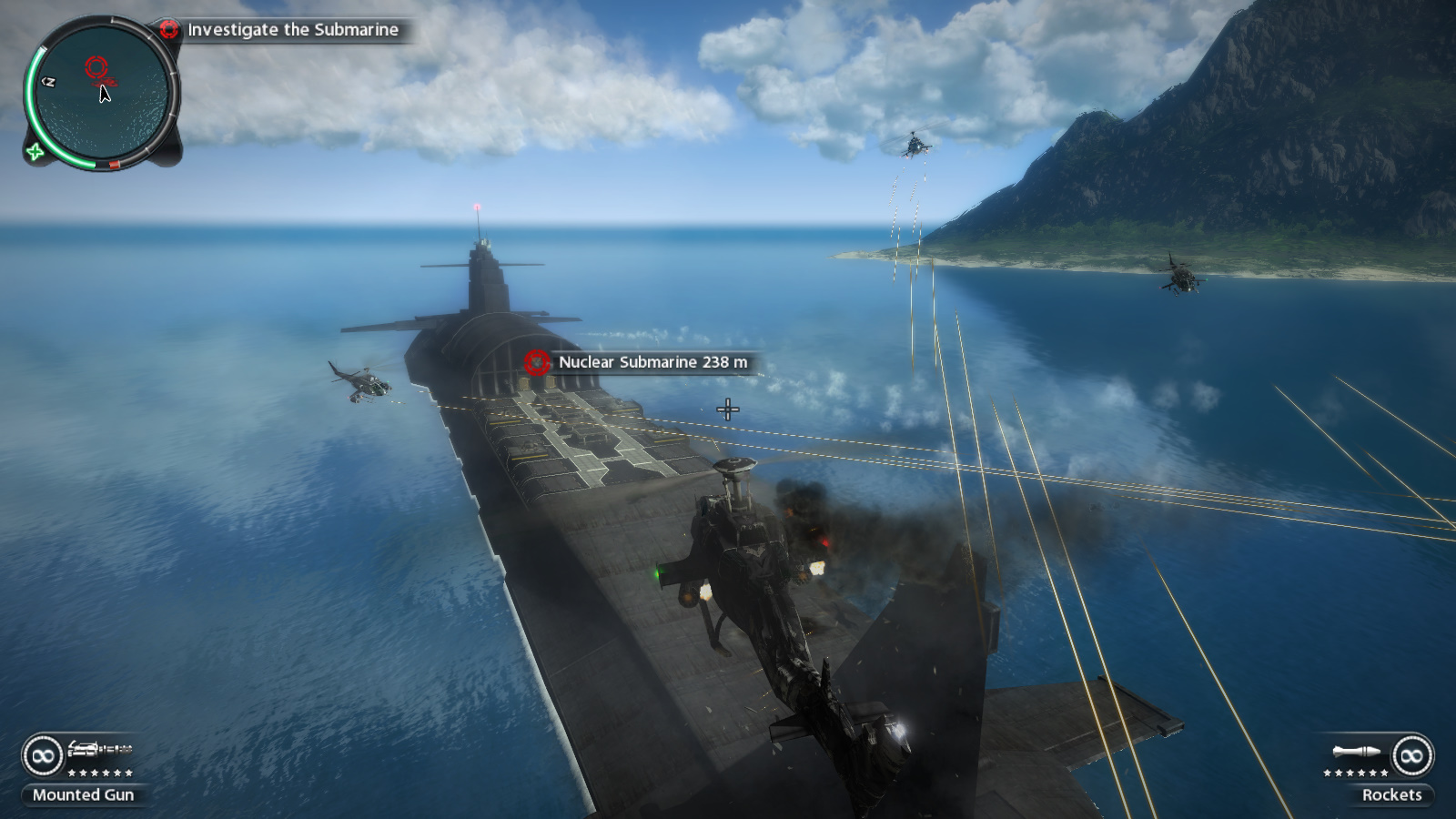Click the green health cross on the minimap
This screenshot has width=1456, height=819.
pos(35,152)
